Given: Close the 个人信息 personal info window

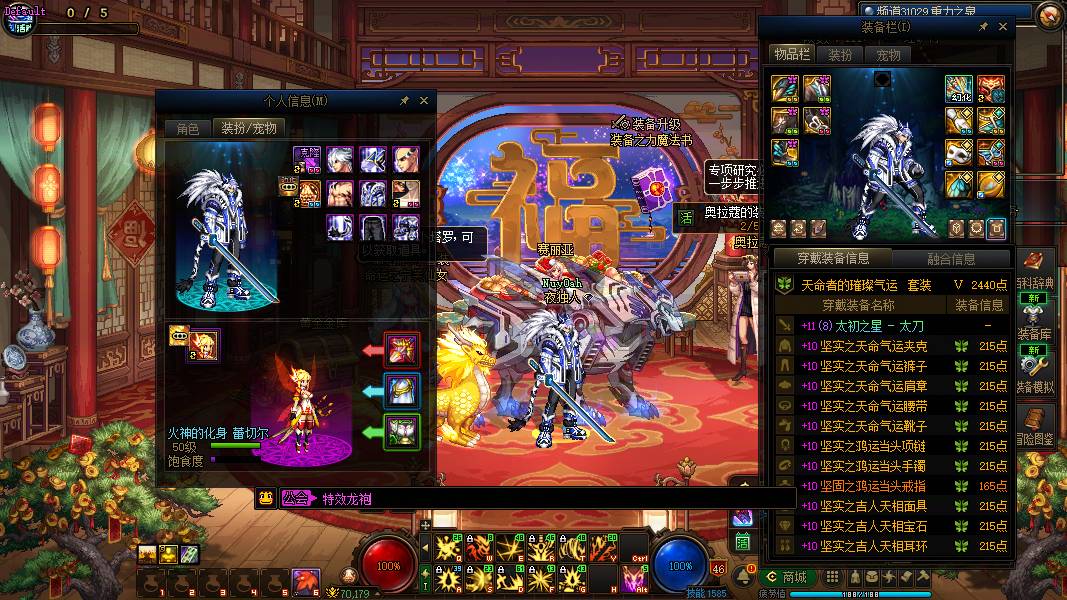Looking at the screenshot, I should tap(424, 101).
